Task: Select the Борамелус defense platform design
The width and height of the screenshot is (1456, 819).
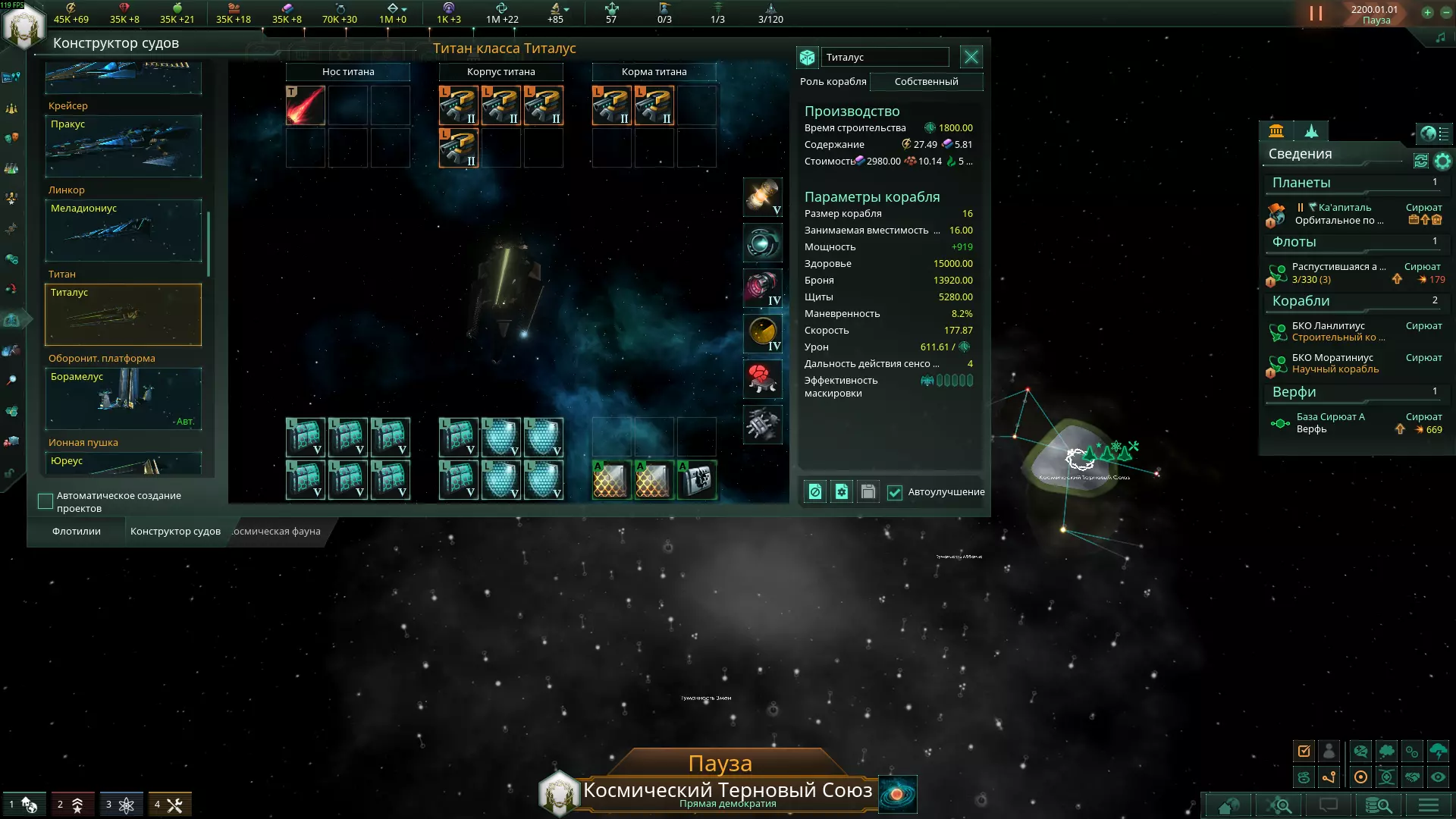Action: click(x=124, y=399)
